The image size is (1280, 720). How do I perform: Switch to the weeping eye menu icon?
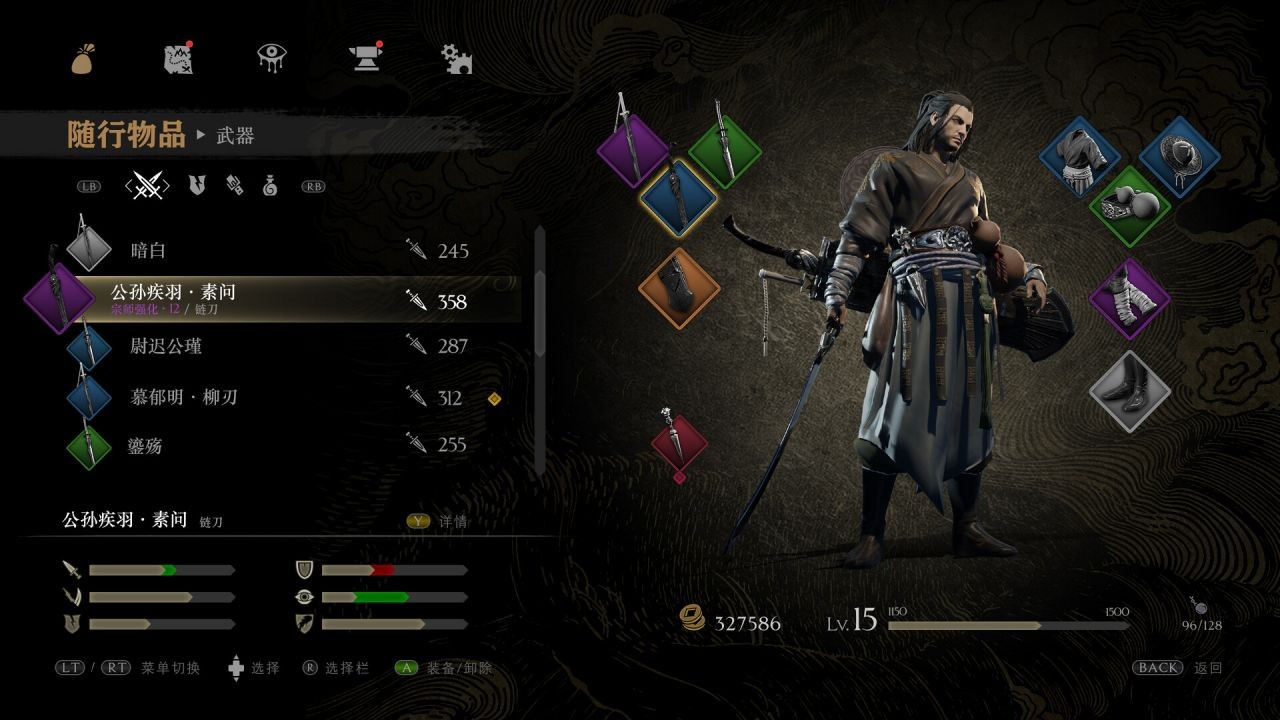coord(272,59)
